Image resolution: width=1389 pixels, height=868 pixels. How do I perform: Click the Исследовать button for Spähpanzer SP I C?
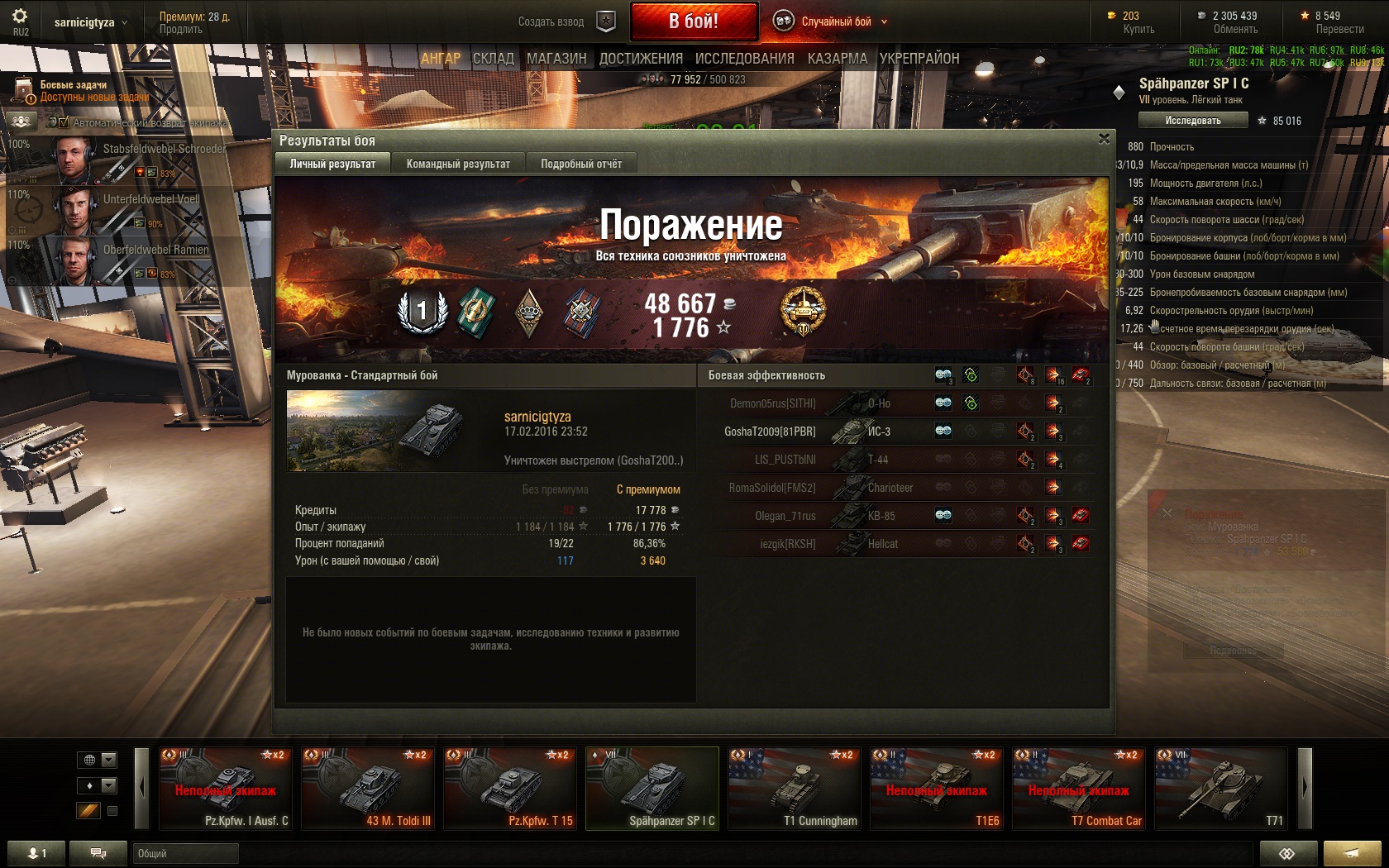1192,121
